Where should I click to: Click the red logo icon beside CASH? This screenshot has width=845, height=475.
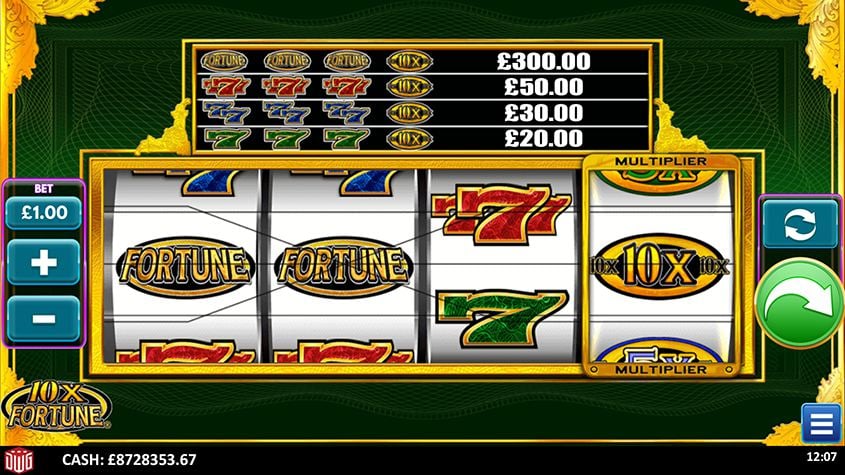coord(19,459)
